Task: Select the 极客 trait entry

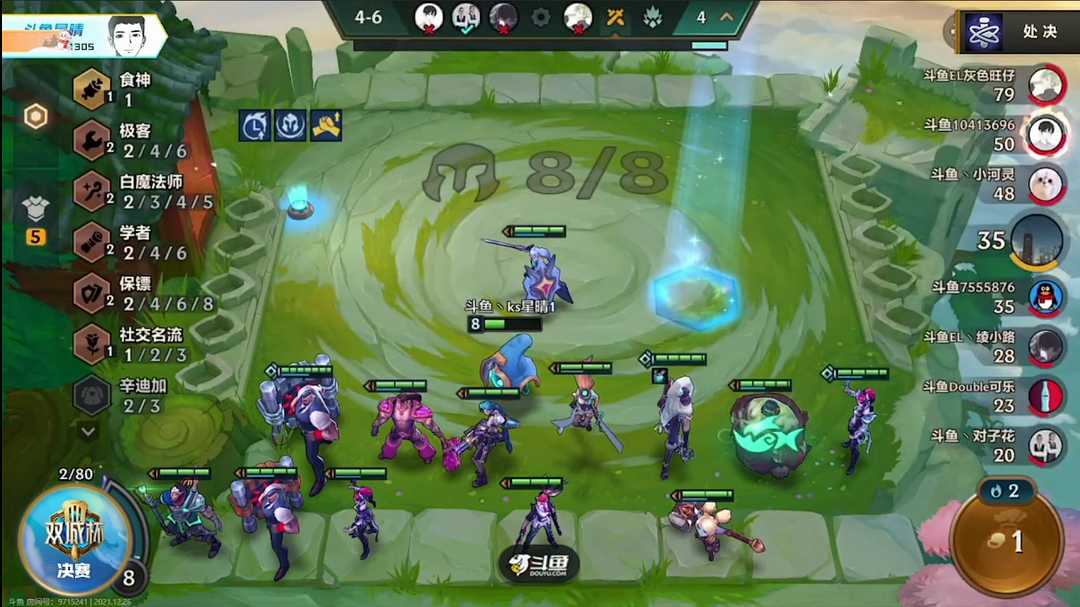Action: (x=92, y=140)
